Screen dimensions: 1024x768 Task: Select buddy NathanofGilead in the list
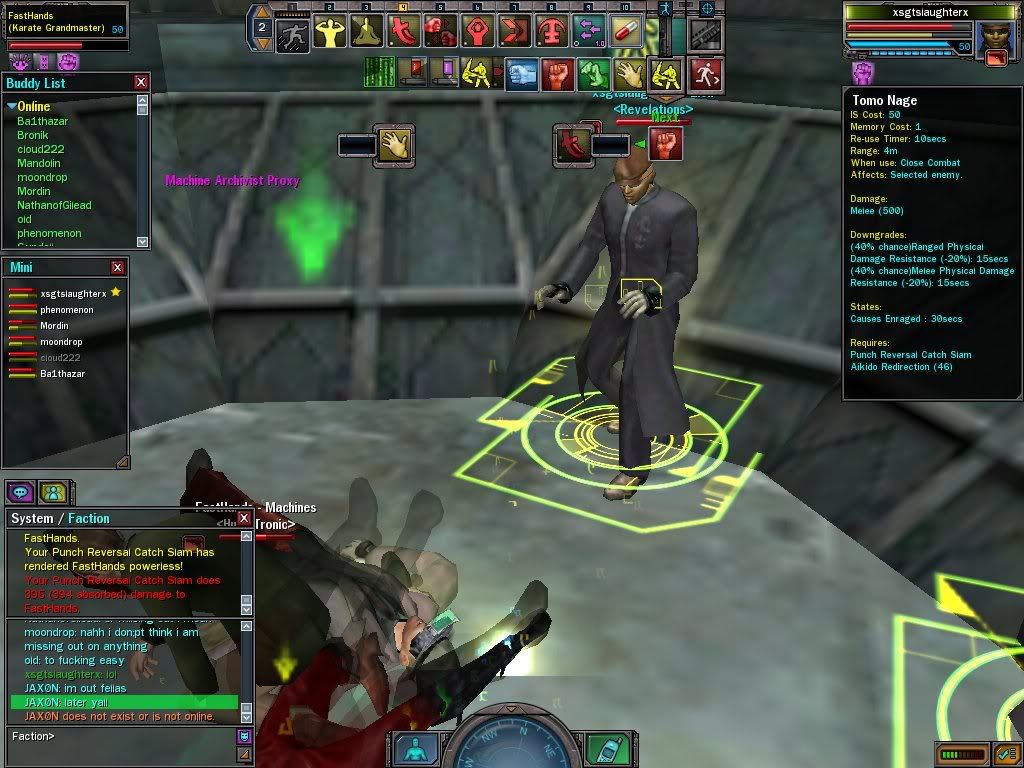pyautogui.click(x=54, y=205)
